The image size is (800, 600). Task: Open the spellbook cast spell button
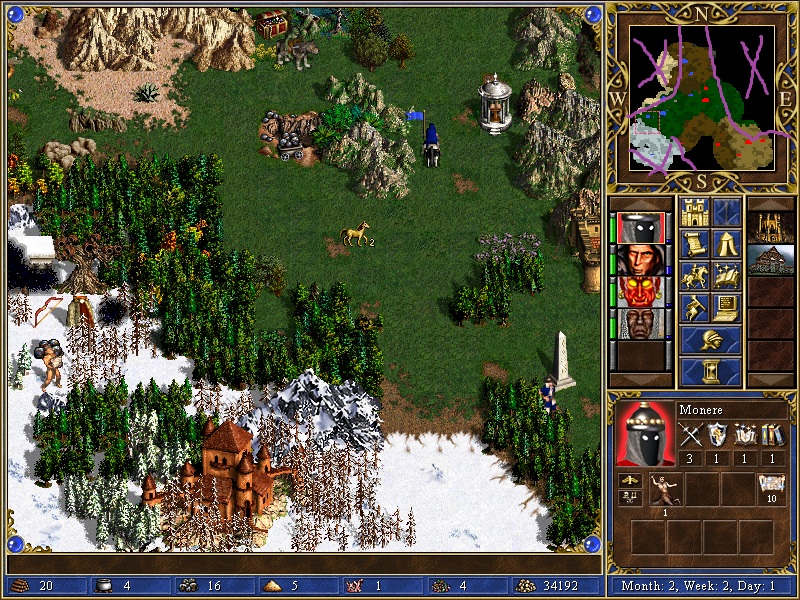pyautogui.click(x=727, y=276)
